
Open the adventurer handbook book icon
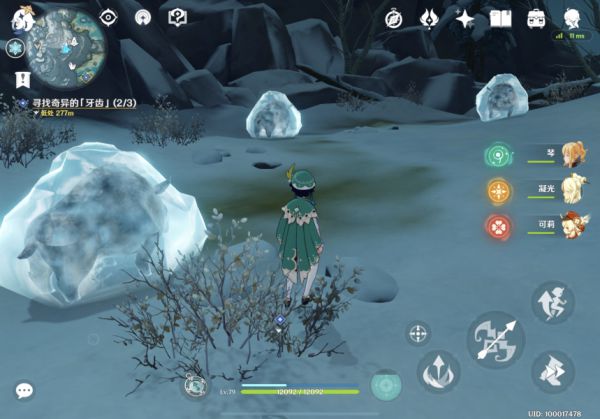501,18
